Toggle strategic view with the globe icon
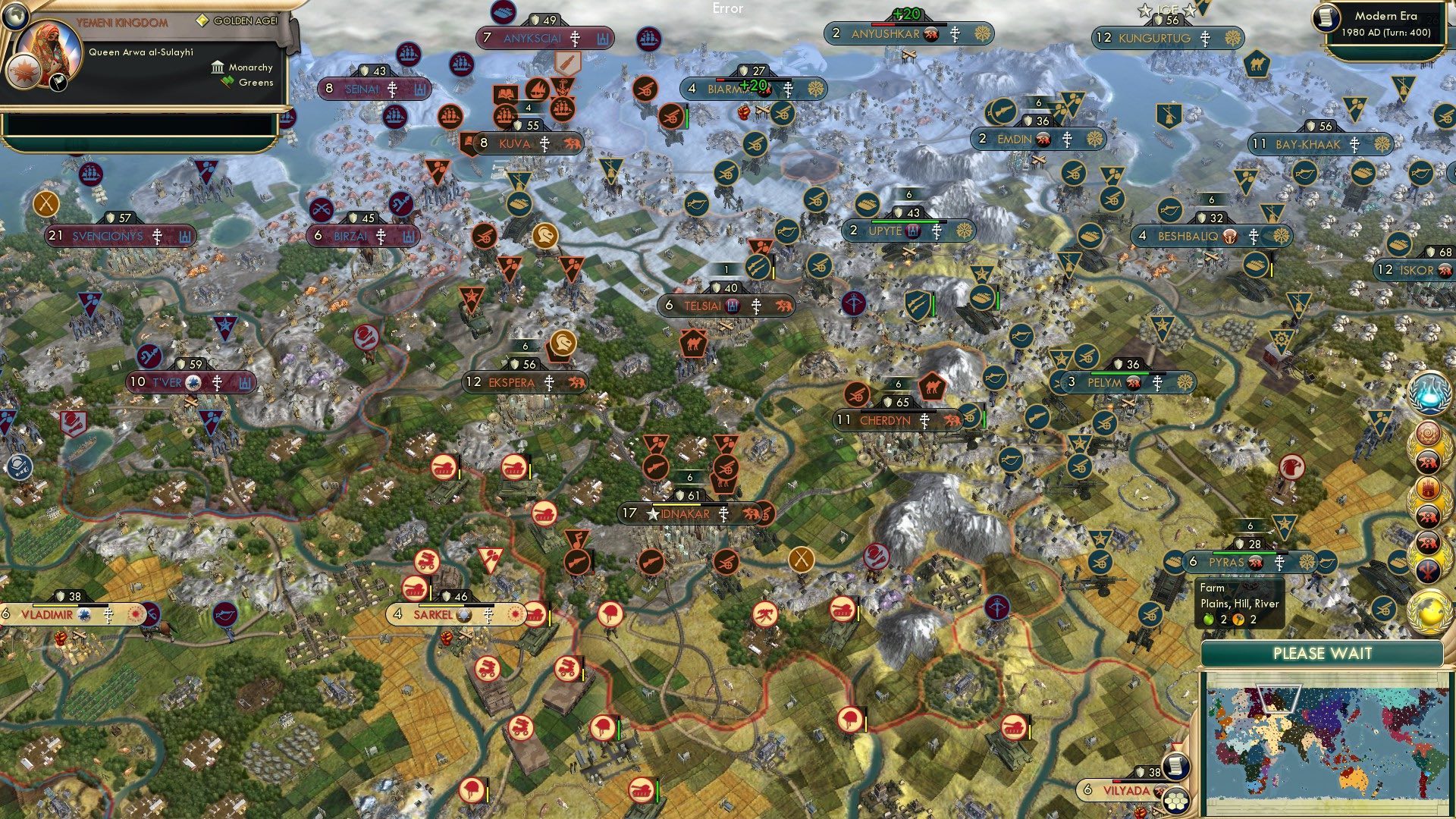The image size is (1456, 819). point(15,17)
